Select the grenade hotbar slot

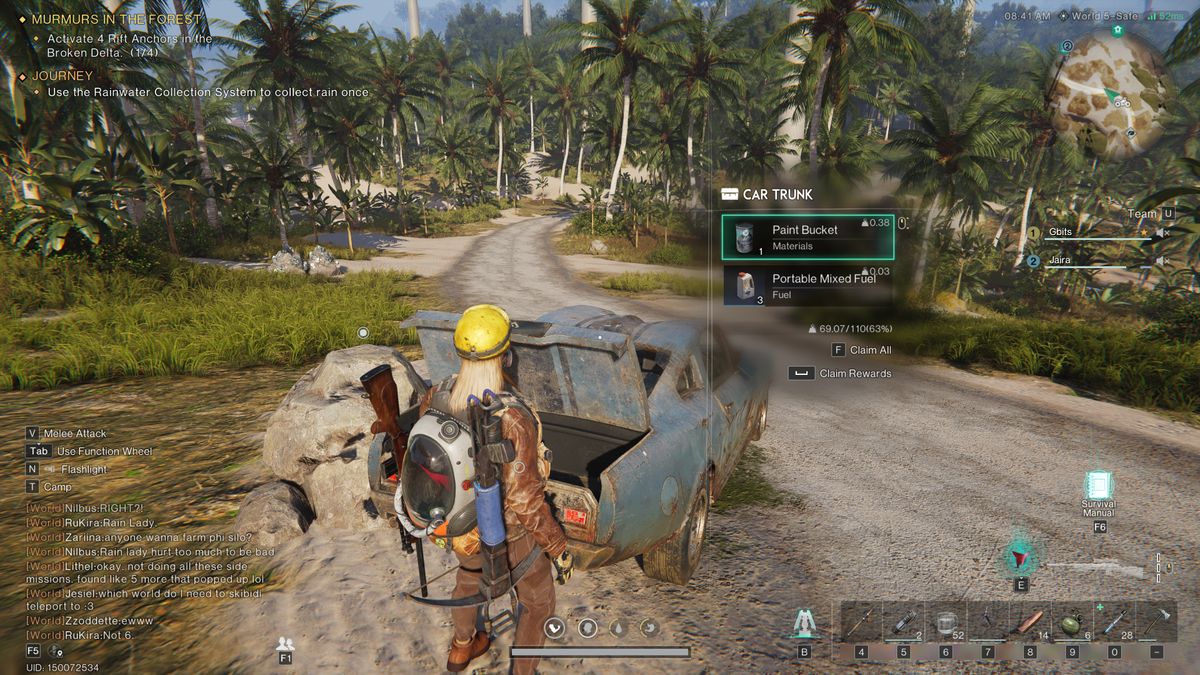1071,622
